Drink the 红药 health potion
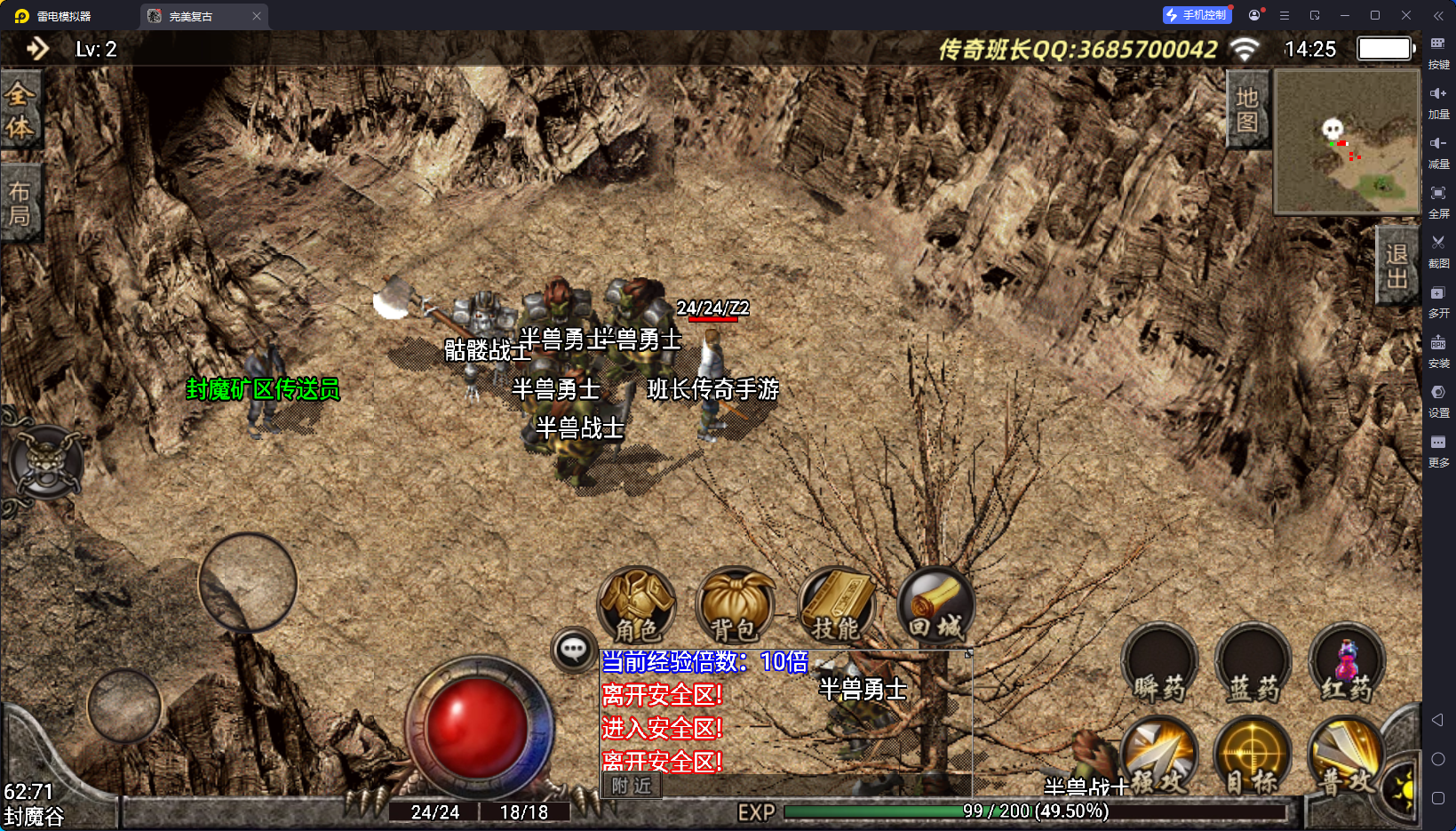Screen dimensions: 1456x831 (x=1347, y=665)
